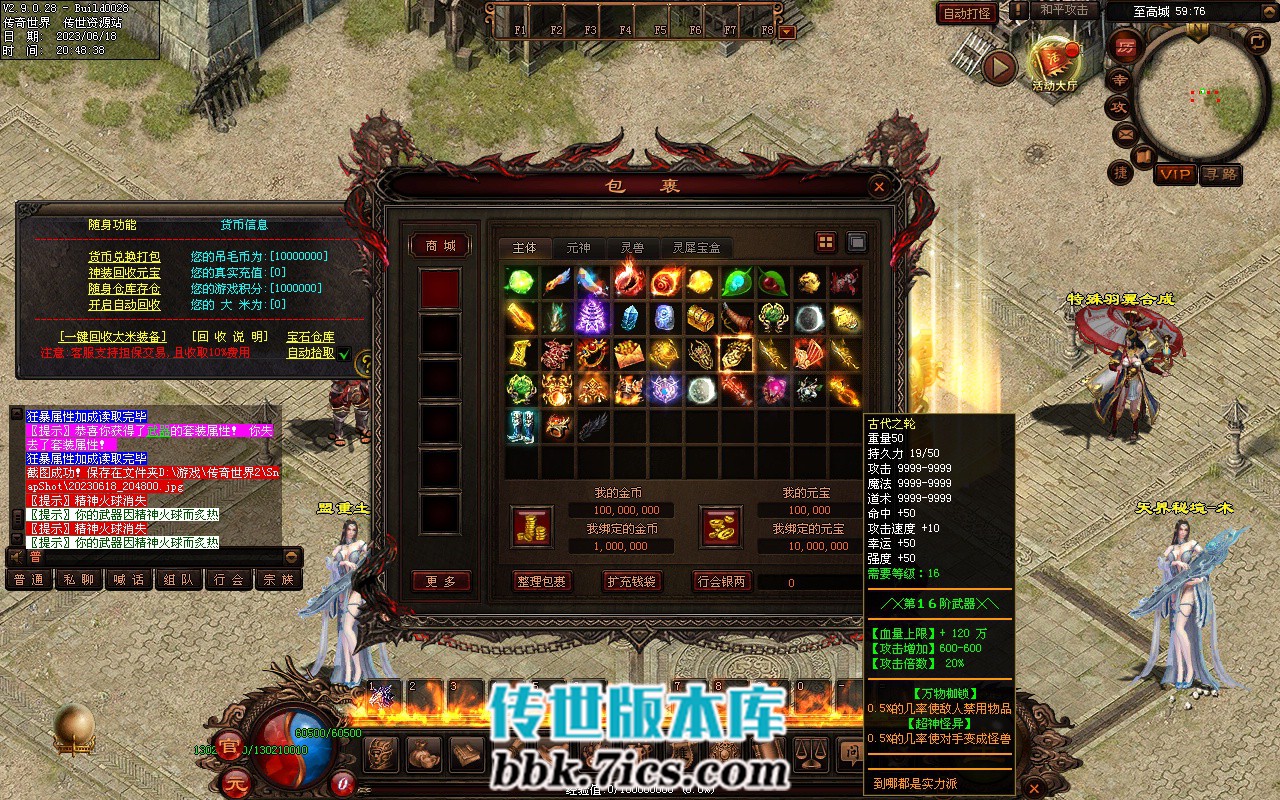Click the 一键回收大米装备 link
1280x800 pixels.
112,337
